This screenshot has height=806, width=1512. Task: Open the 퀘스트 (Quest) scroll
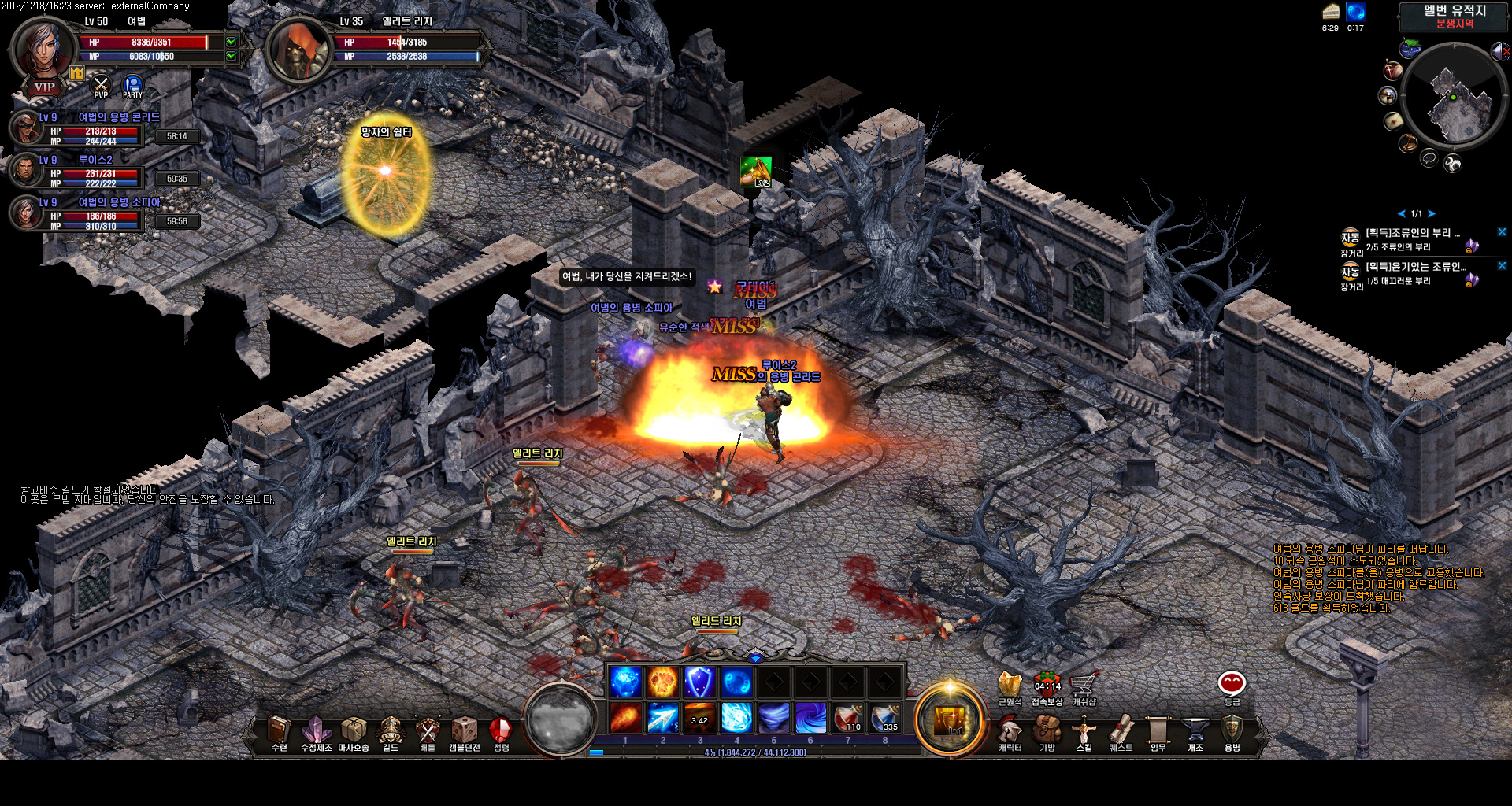tap(1121, 732)
